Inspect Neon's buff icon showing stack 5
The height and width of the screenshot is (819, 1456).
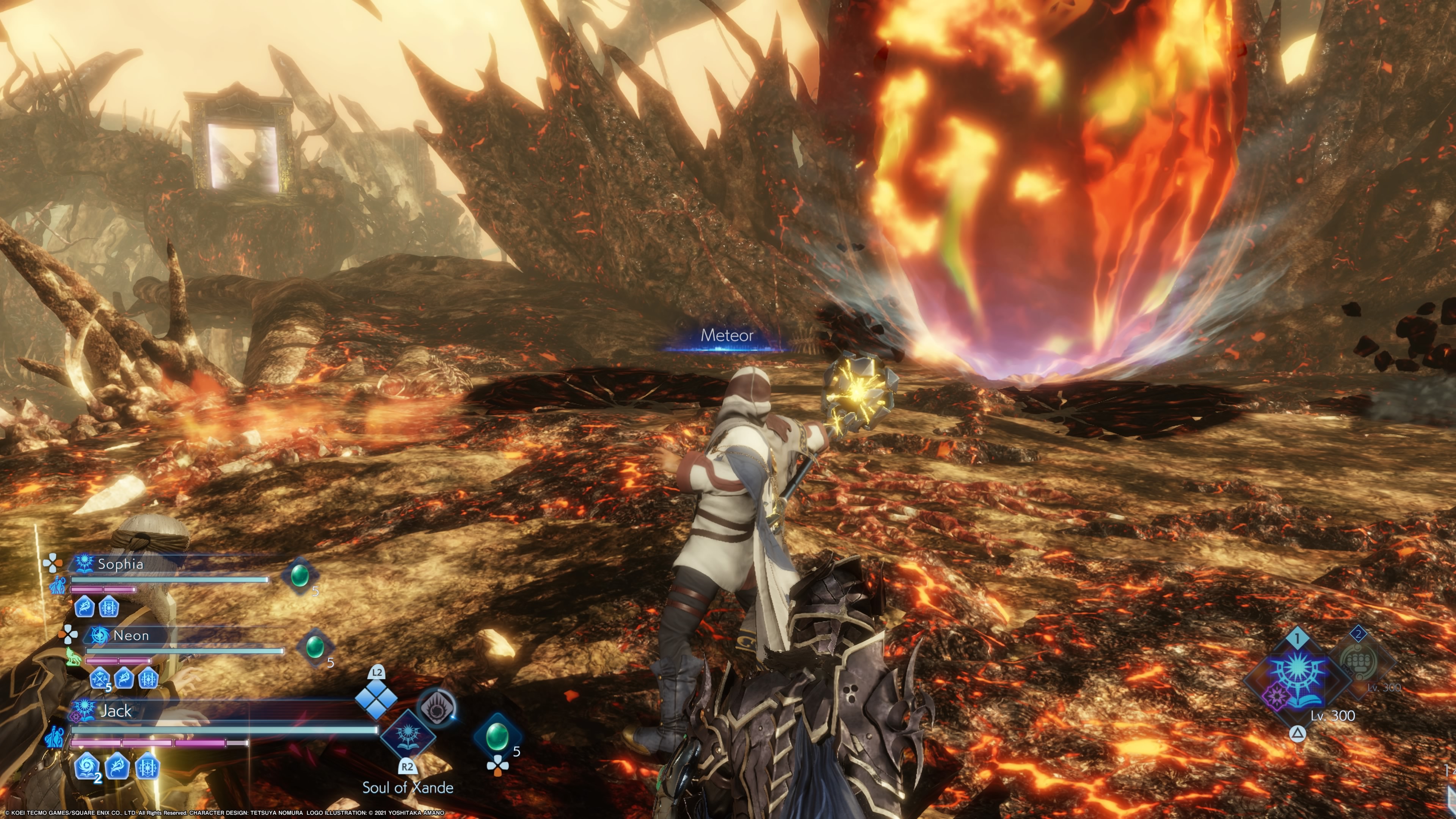[x=100, y=678]
